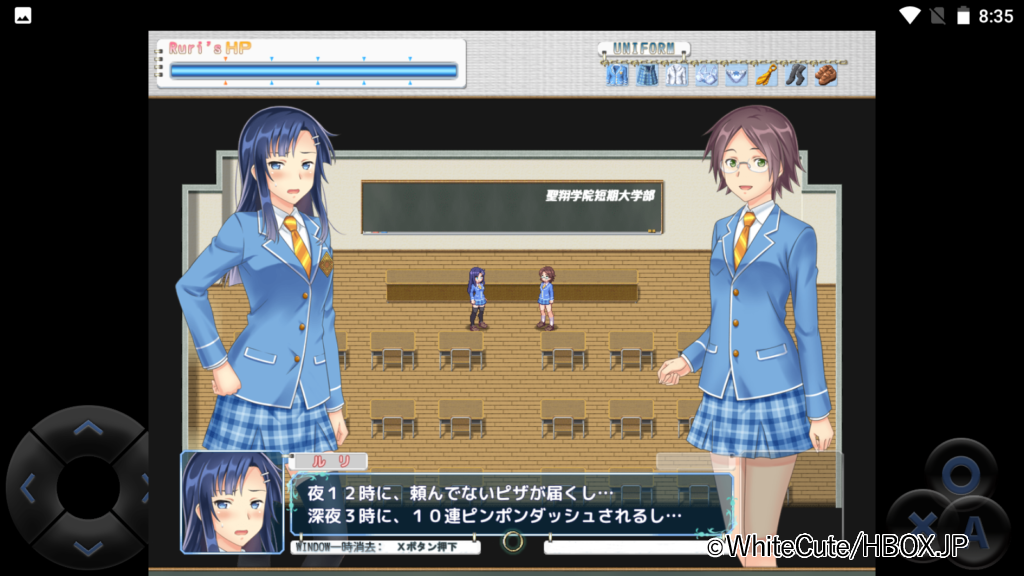Select the yellow necktie uniform icon
Screen dimensions: 1024x576
765,74
